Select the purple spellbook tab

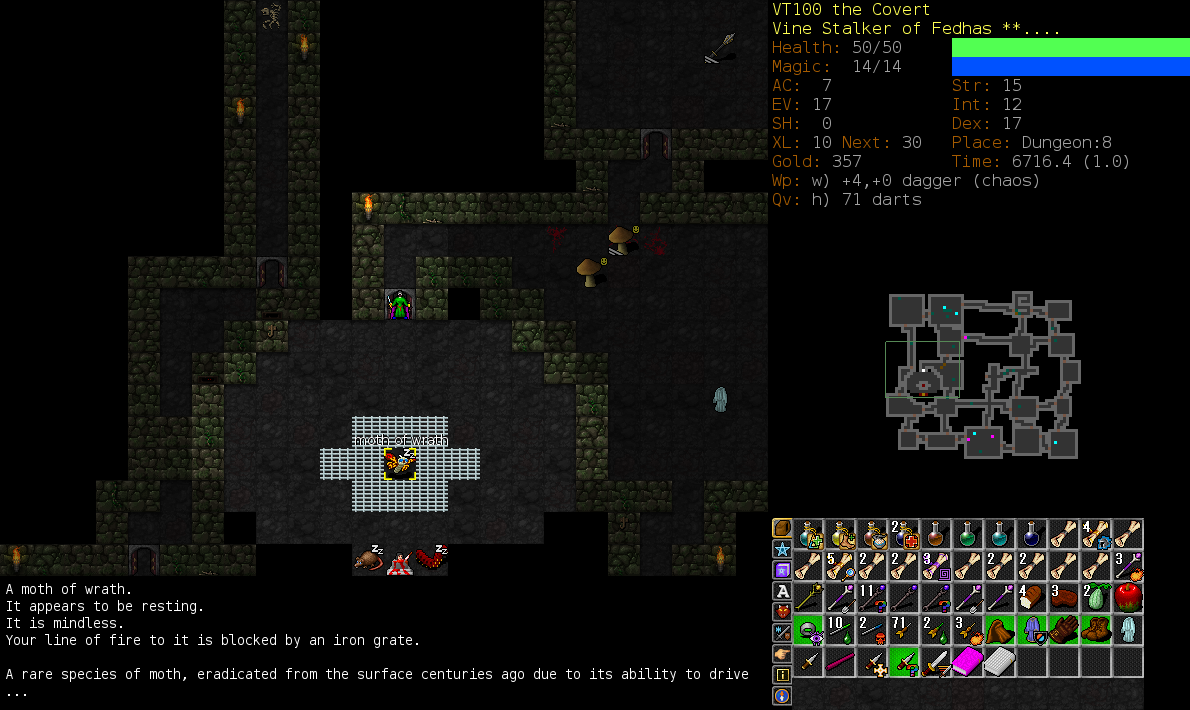781,570
